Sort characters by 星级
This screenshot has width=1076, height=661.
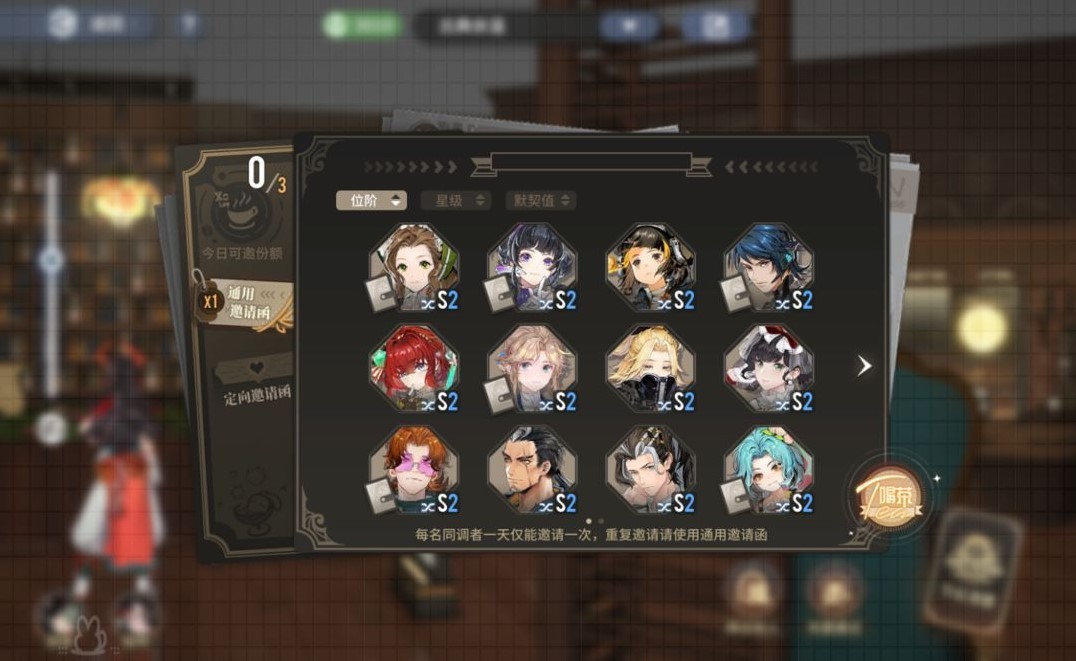[x=456, y=200]
